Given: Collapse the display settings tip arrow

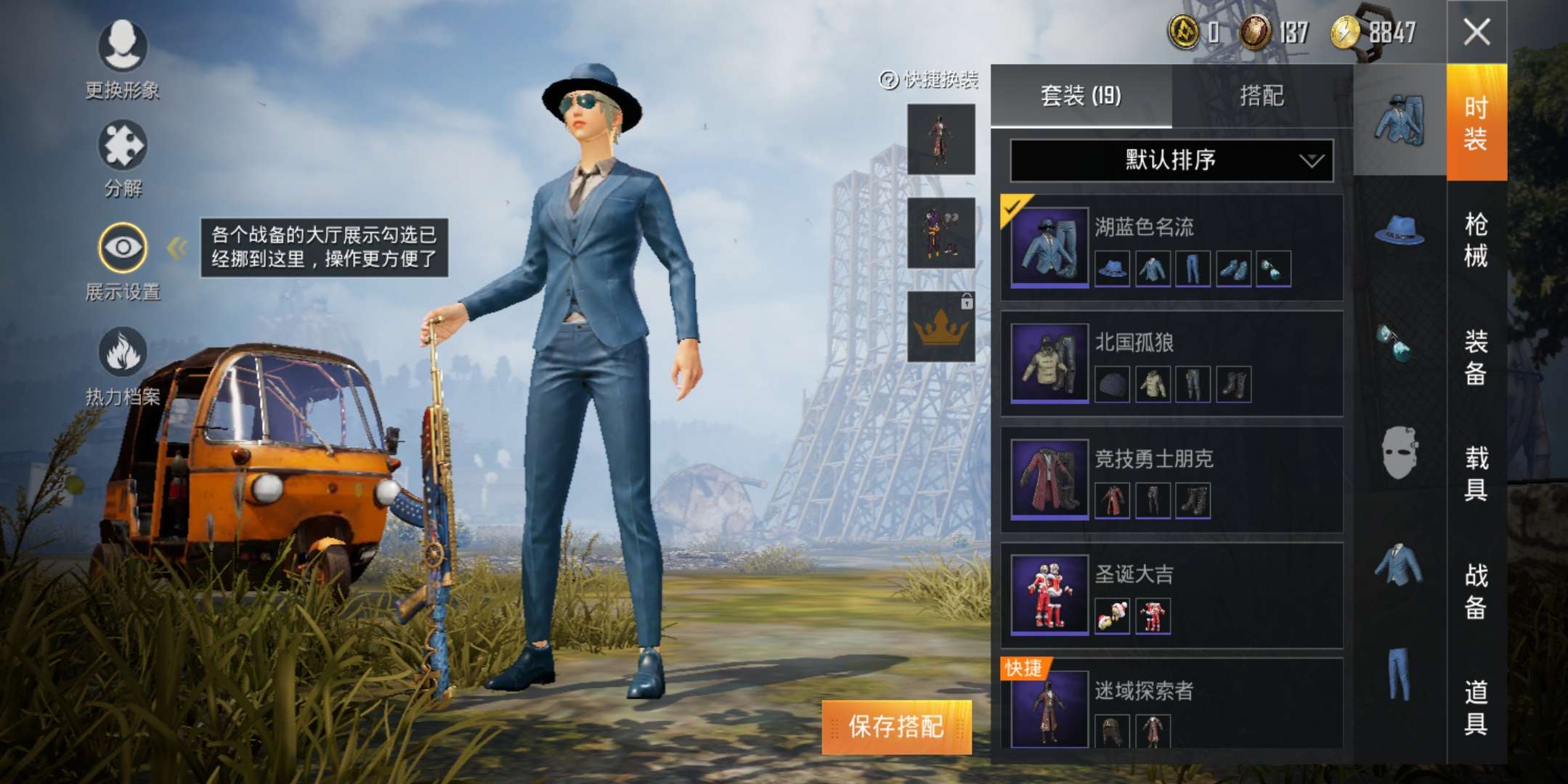Looking at the screenshot, I should point(174,248).
